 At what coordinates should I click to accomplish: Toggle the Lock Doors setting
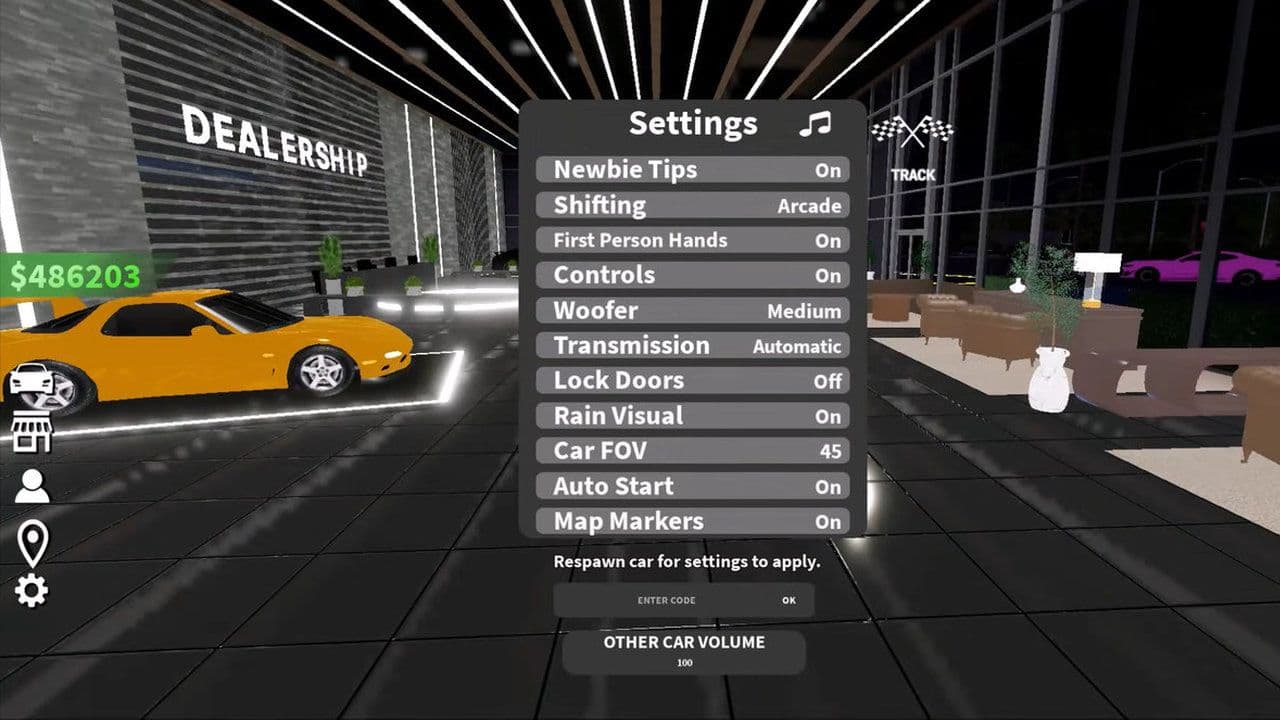tap(692, 381)
